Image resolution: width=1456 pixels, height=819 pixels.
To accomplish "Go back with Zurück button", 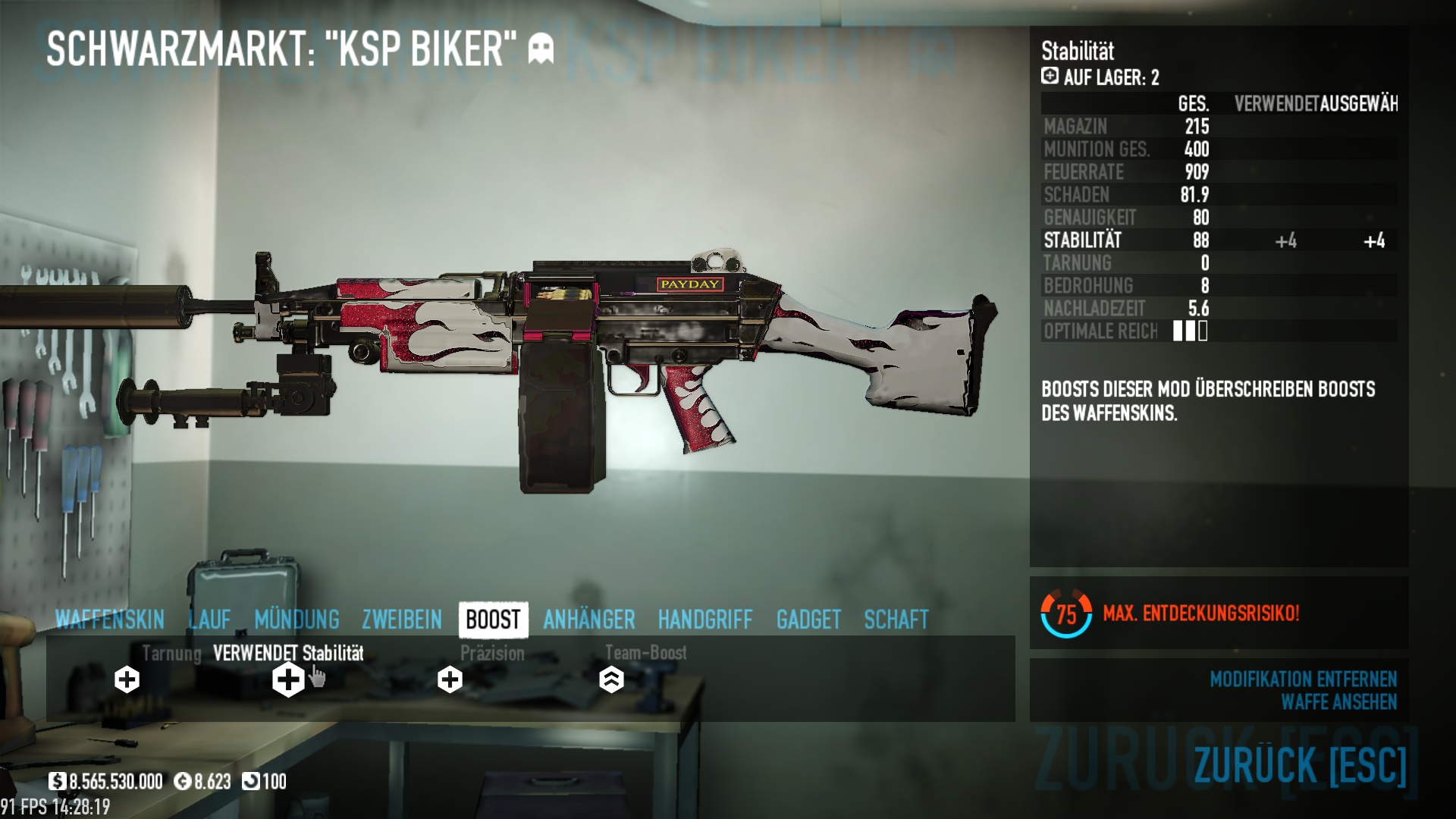I will click(1300, 764).
